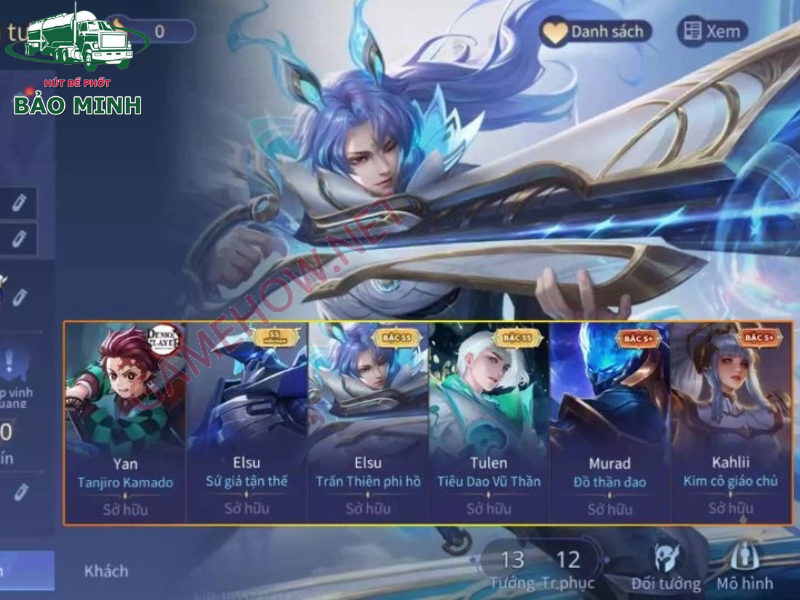Screen dimensions: 800x600
Task: Open the Đối tướng hero swap option
Action: point(664,568)
